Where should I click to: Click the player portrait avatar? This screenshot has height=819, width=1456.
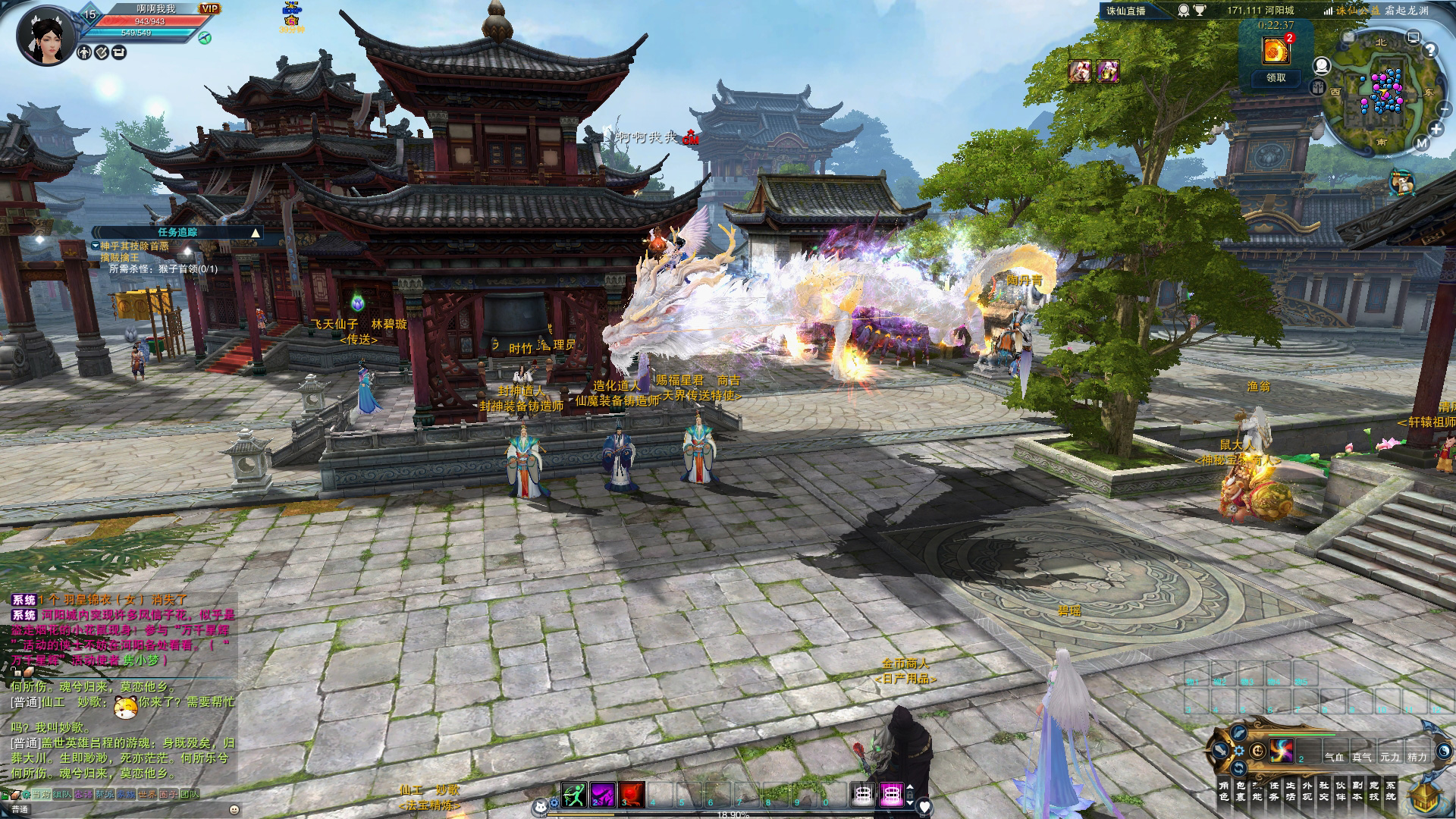coord(47,36)
